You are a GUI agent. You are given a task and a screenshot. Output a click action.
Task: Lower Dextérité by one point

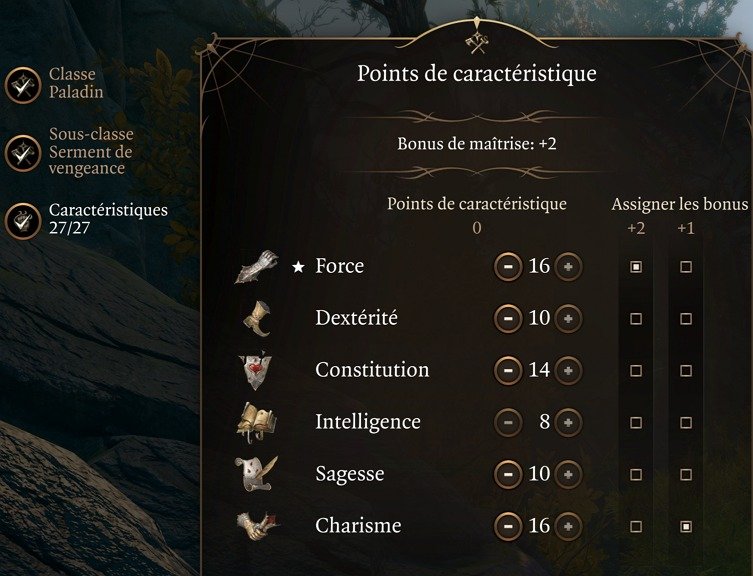click(x=508, y=319)
